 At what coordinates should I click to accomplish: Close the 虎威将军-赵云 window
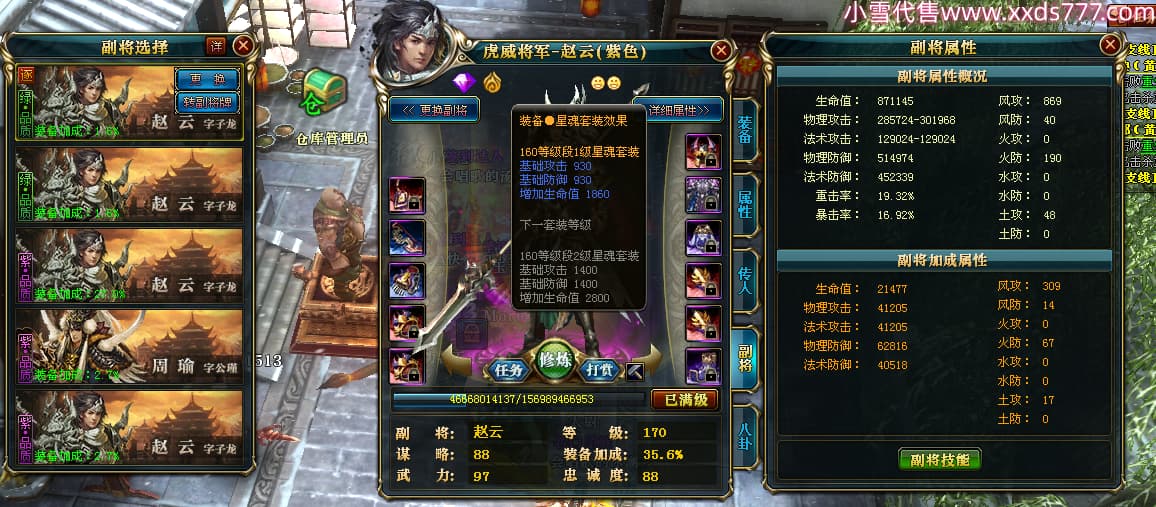coord(720,51)
